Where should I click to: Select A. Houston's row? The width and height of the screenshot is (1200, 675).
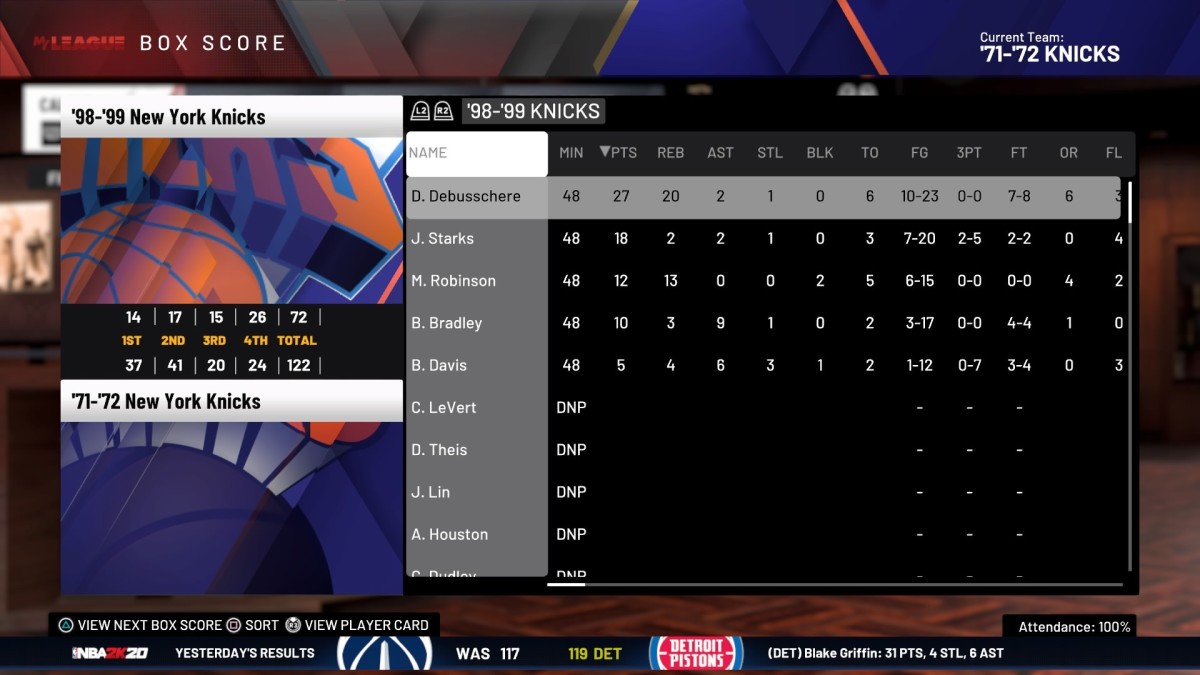pyautogui.click(x=450, y=534)
